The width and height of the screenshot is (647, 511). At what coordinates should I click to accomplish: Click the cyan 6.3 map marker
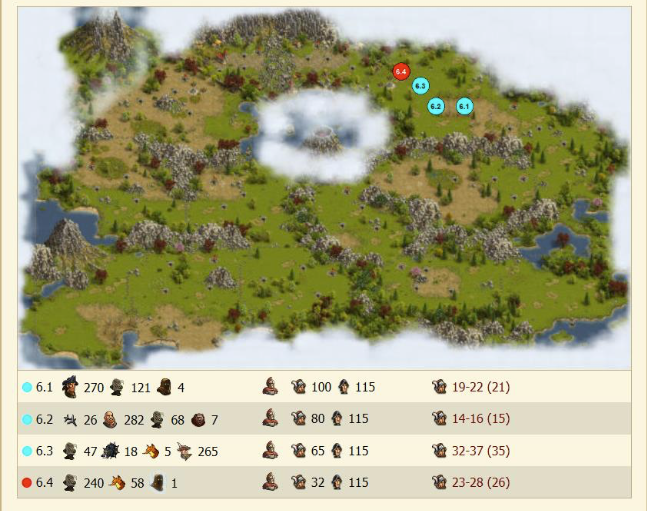click(x=421, y=87)
